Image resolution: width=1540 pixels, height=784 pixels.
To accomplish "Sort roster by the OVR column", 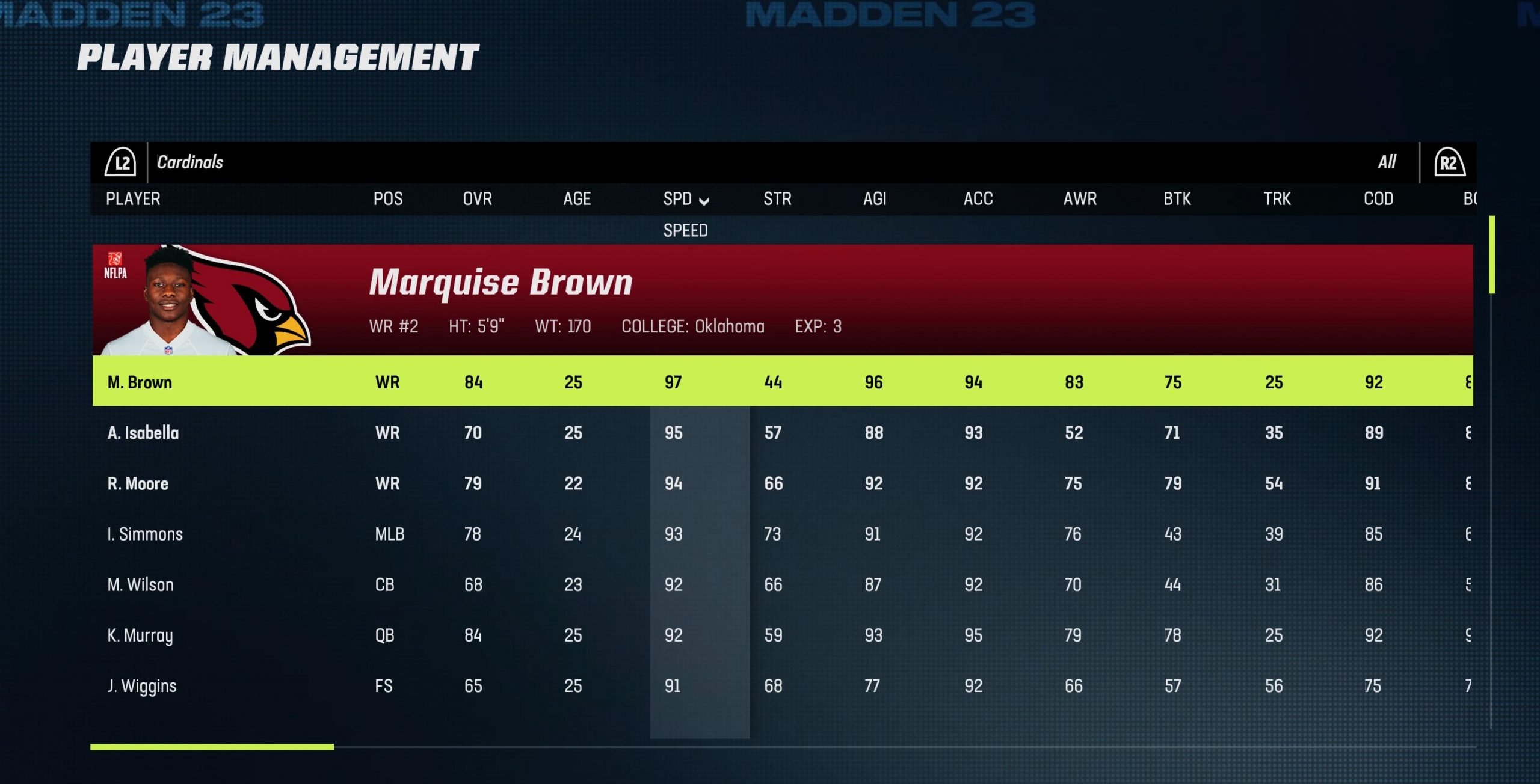I will coord(477,199).
